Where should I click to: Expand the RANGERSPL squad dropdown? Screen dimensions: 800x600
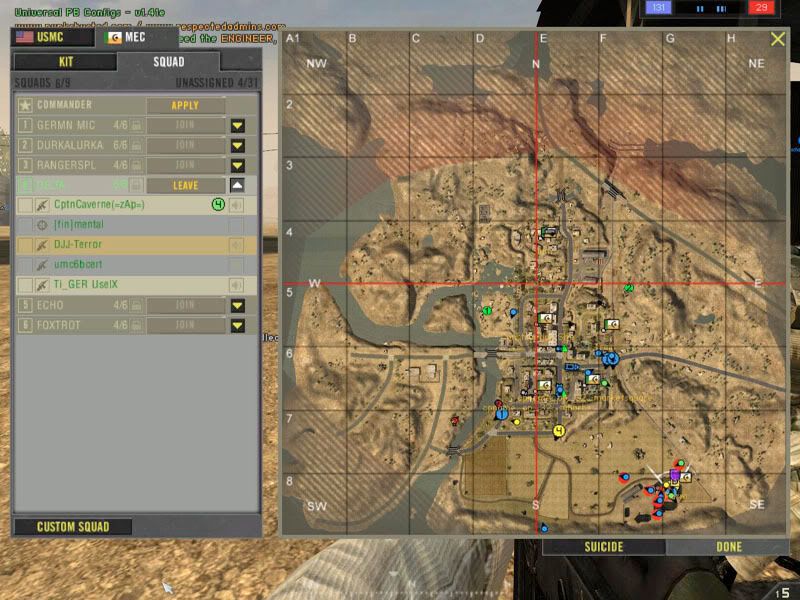237,165
